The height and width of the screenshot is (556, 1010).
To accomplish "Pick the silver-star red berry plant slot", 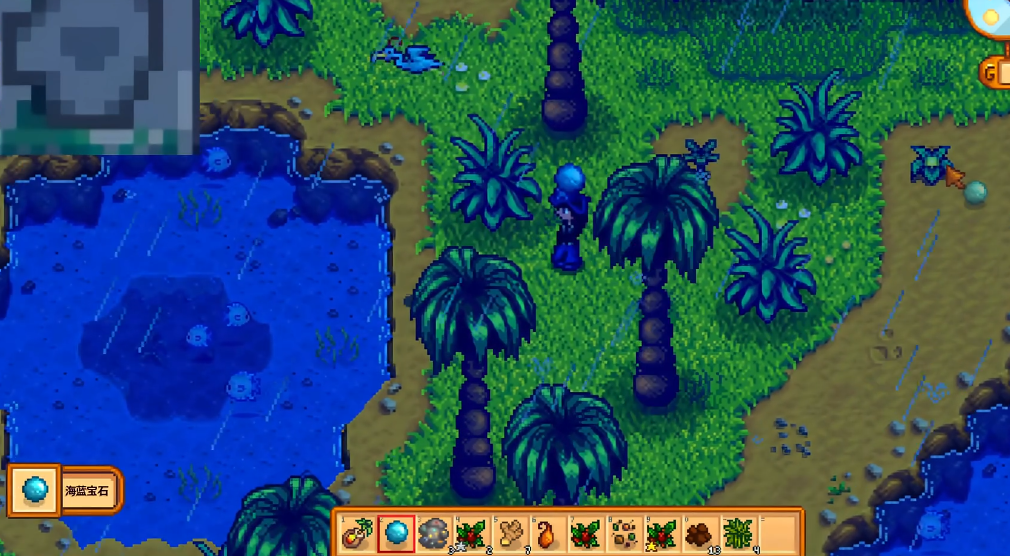I will (472, 531).
